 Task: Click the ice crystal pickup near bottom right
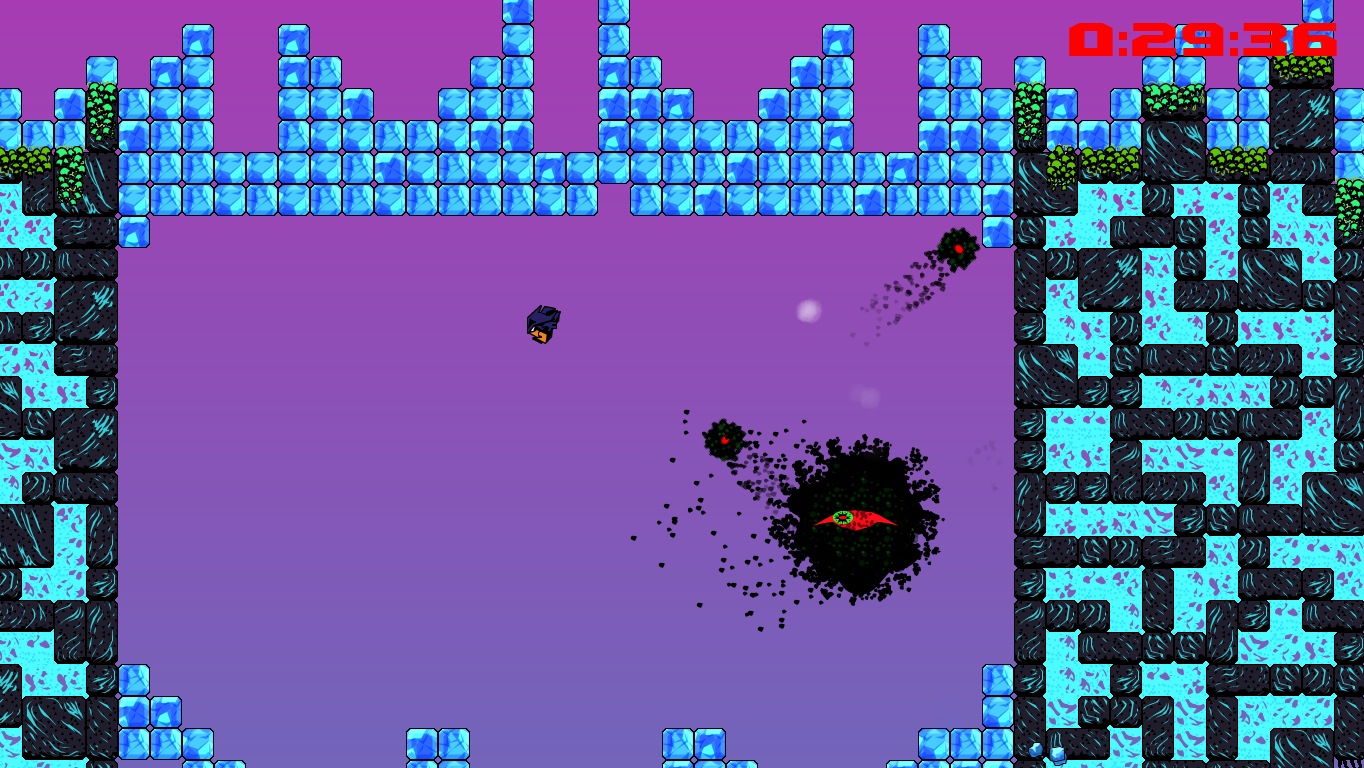click(1036, 752)
